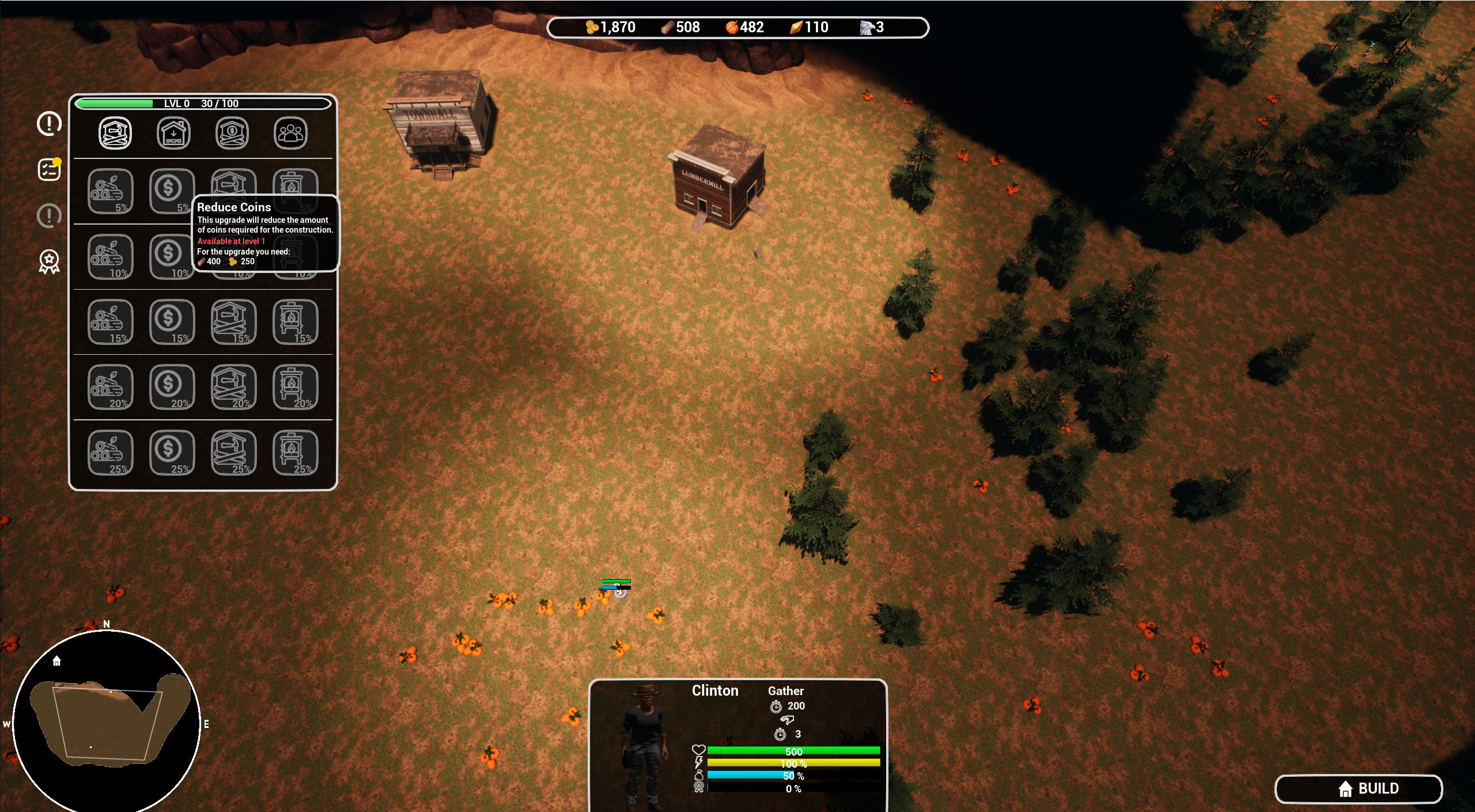Image resolution: width=1475 pixels, height=812 pixels.
Task: Open the grayed info notification in sidebar
Action: [49, 216]
